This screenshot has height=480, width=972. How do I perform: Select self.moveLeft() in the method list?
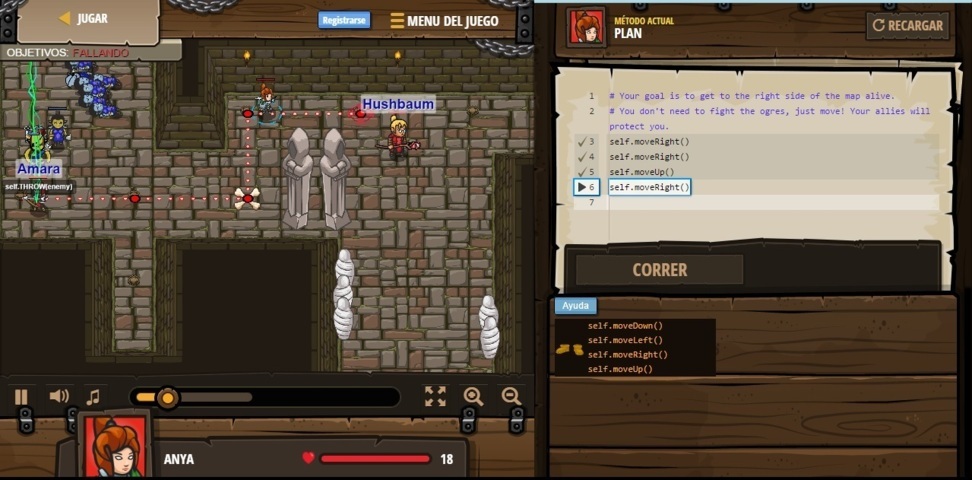[x=625, y=340]
